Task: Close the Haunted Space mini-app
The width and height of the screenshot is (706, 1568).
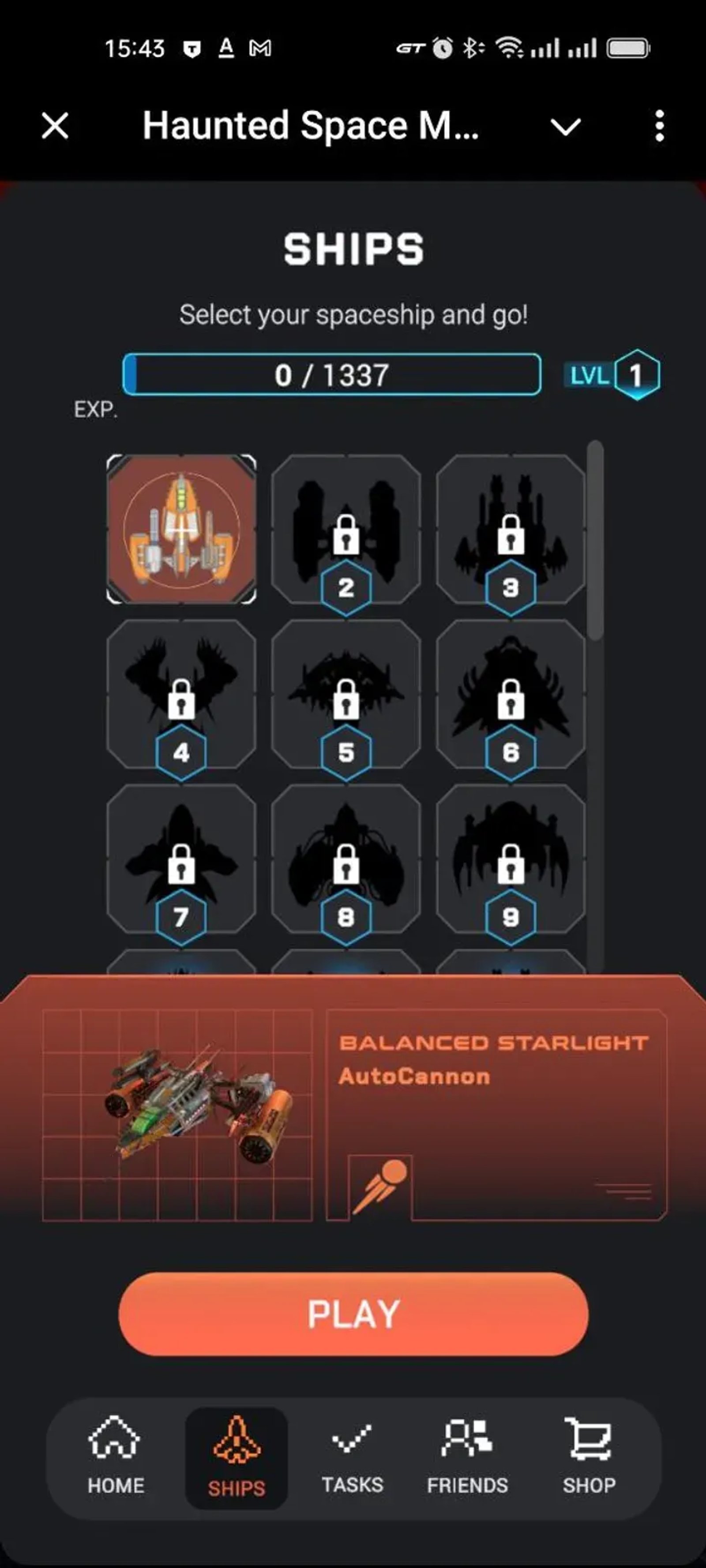Action: [x=53, y=126]
